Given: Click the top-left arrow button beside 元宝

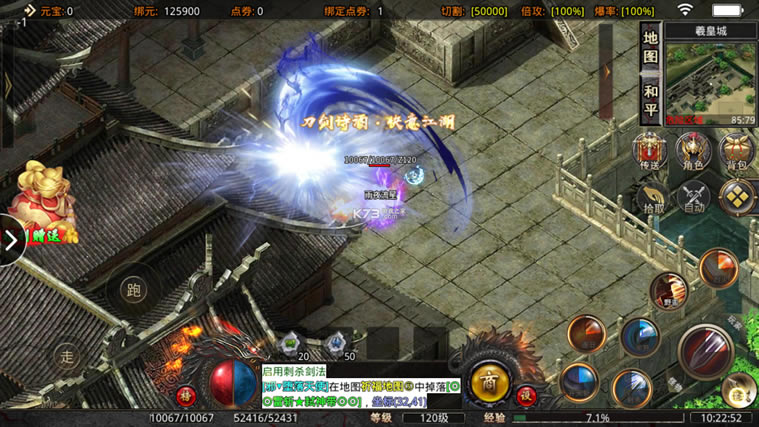Looking at the screenshot, I should click(29, 10).
